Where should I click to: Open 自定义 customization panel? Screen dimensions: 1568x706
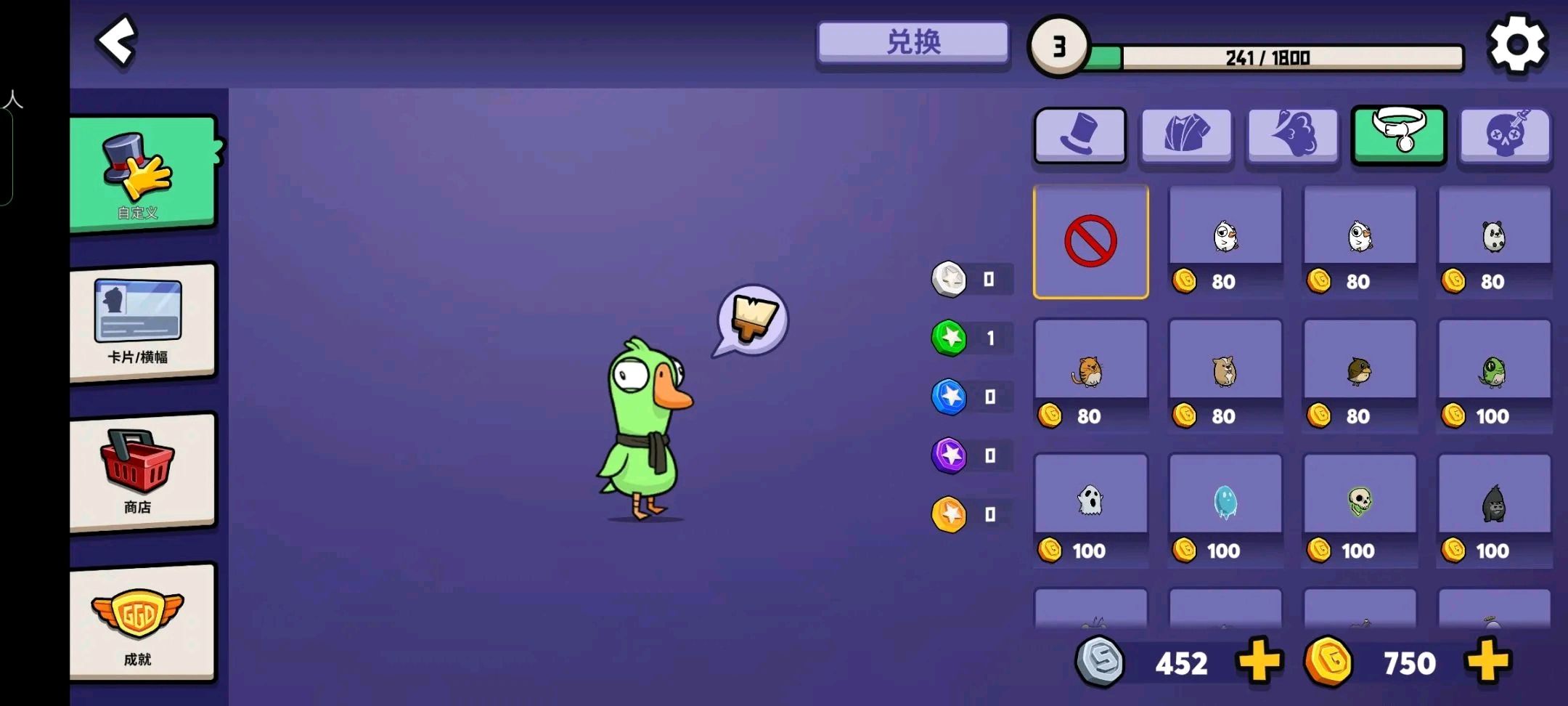click(142, 171)
